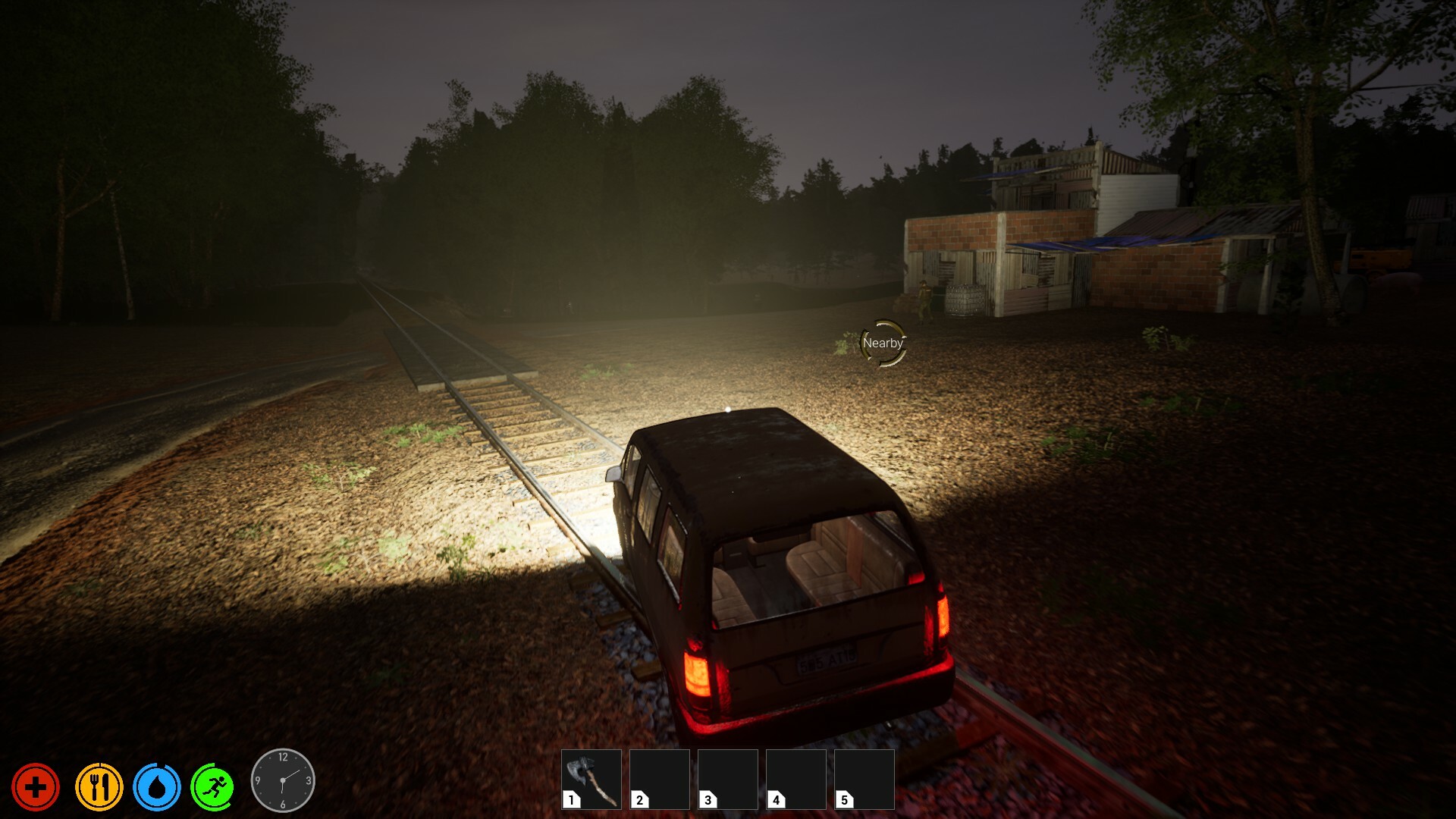Open hotbar slot 2
The height and width of the screenshot is (819, 1456).
(659, 778)
